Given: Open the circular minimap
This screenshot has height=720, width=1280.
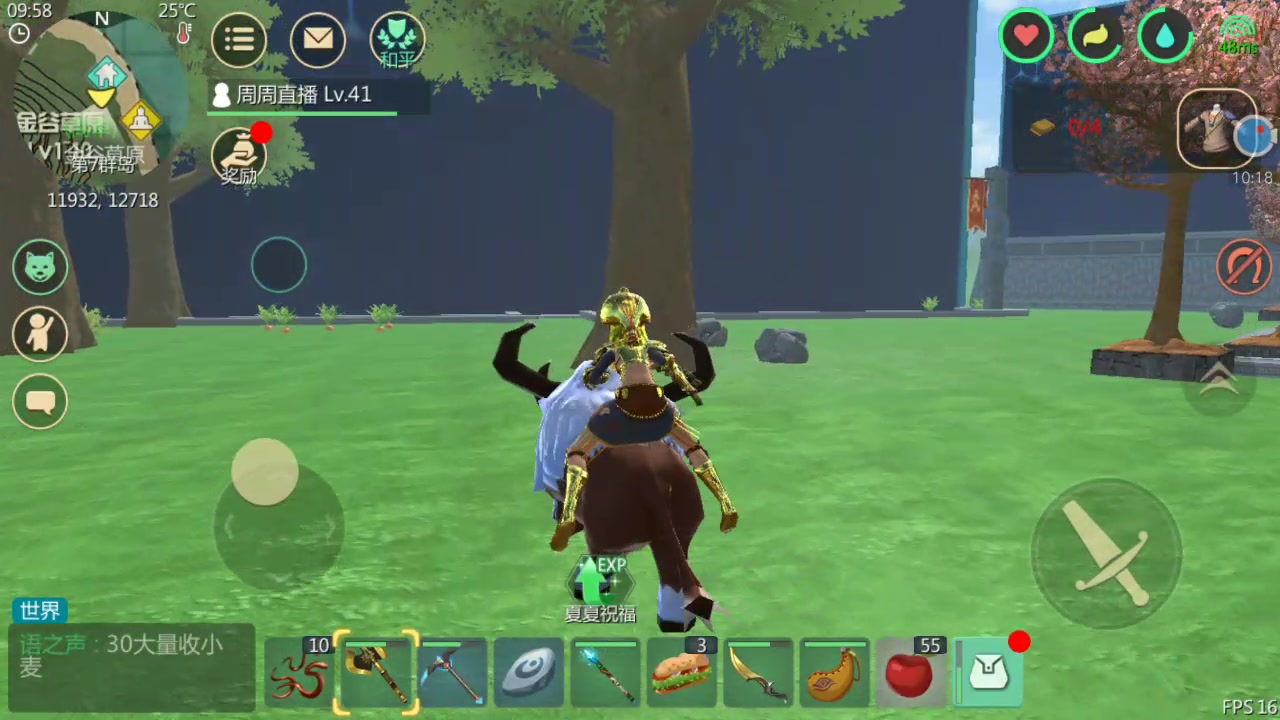Looking at the screenshot, I should [100, 95].
